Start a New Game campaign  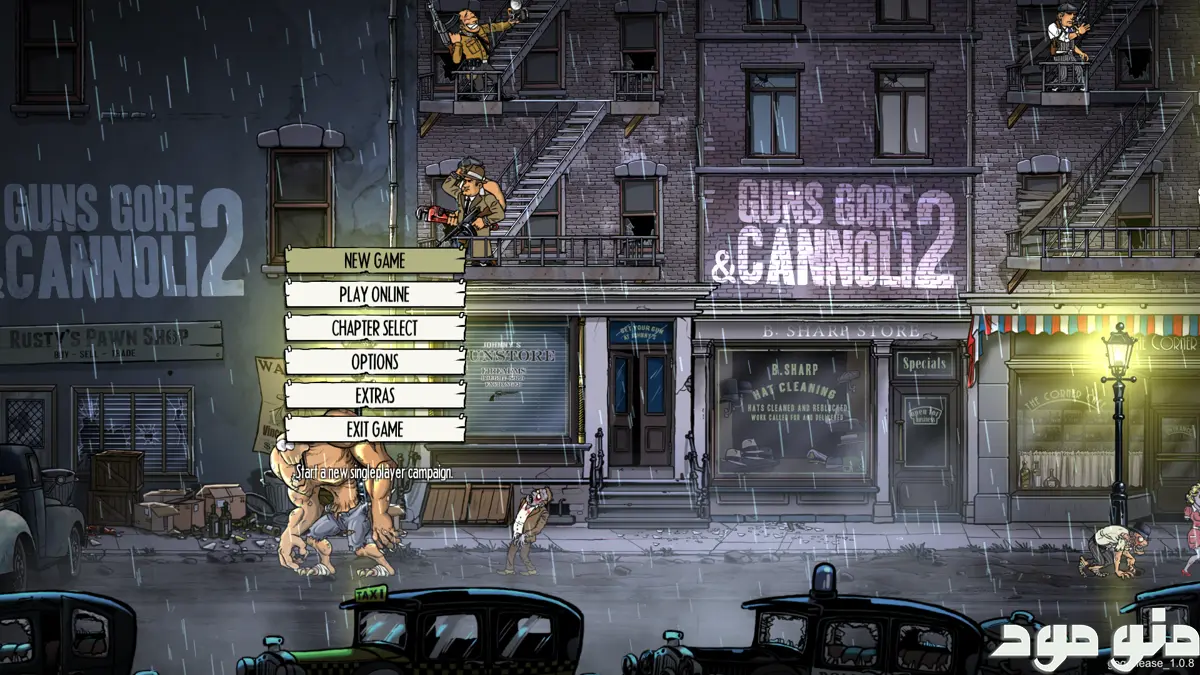[x=375, y=261]
